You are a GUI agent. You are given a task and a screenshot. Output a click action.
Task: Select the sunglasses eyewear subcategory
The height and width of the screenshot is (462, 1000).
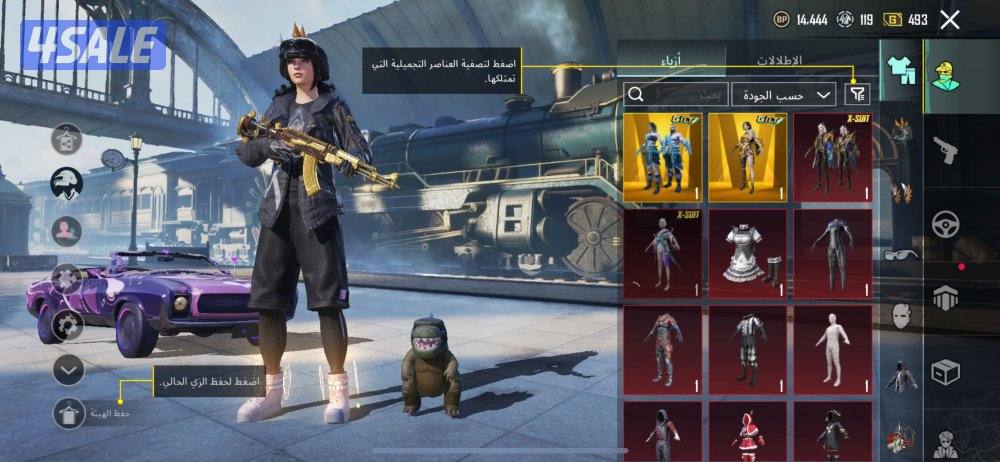pyautogui.click(x=901, y=255)
